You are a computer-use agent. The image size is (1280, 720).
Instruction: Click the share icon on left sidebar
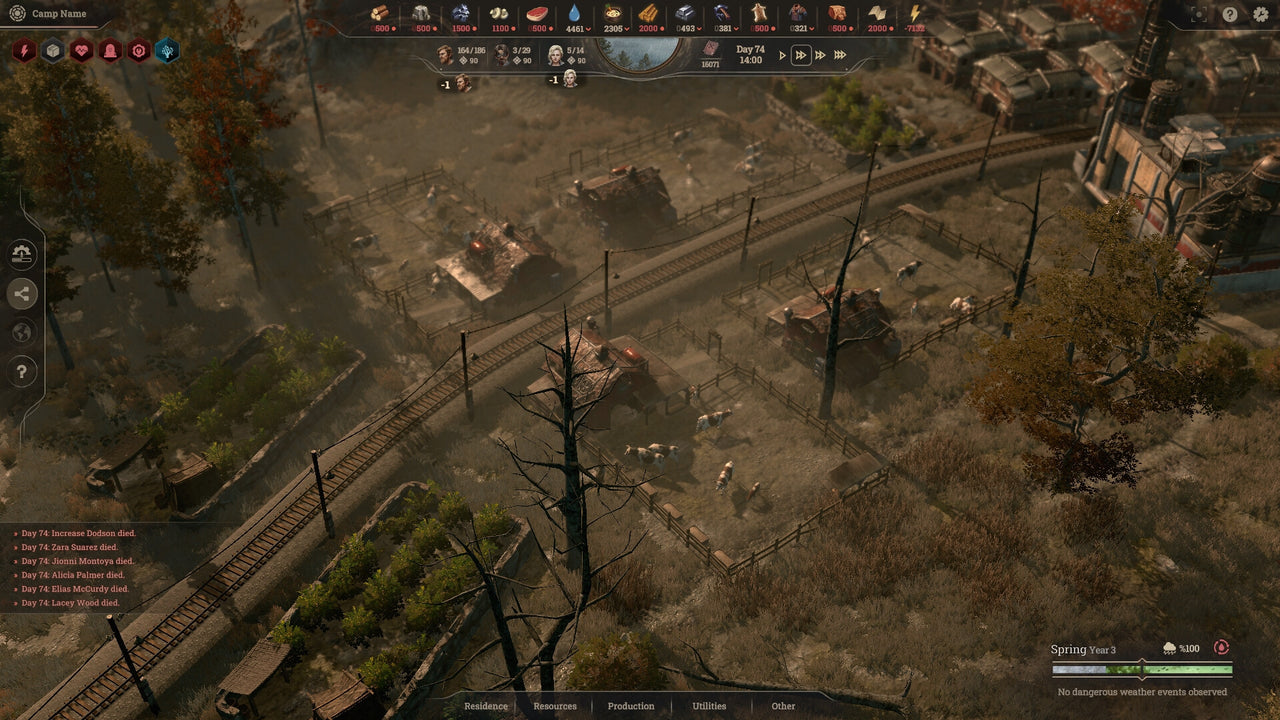pyautogui.click(x=22, y=294)
